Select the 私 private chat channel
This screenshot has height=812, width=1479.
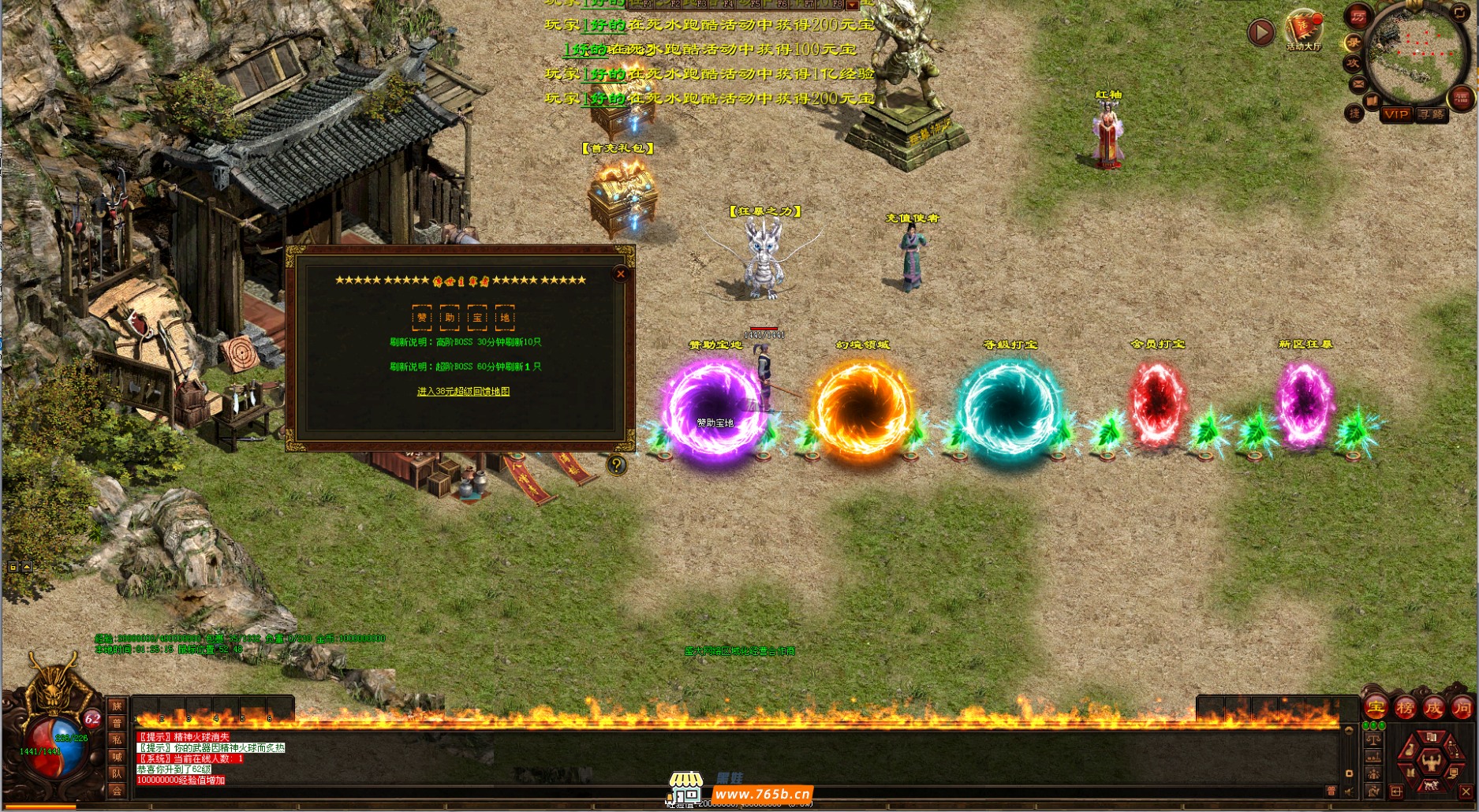[117, 739]
